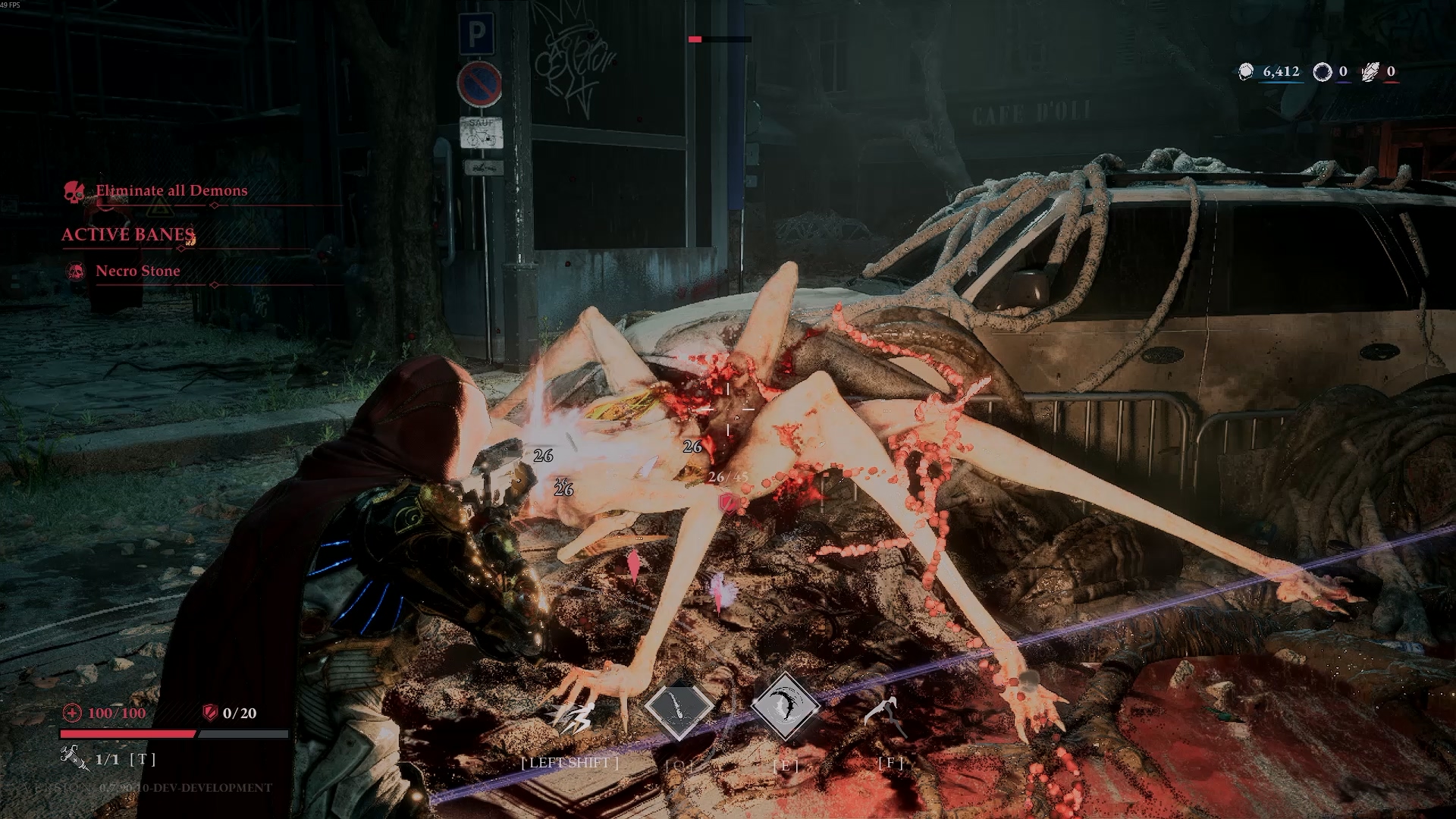Click the dark ring currency icon
This screenshot has height=819, width=1456.
point(1323,72)
